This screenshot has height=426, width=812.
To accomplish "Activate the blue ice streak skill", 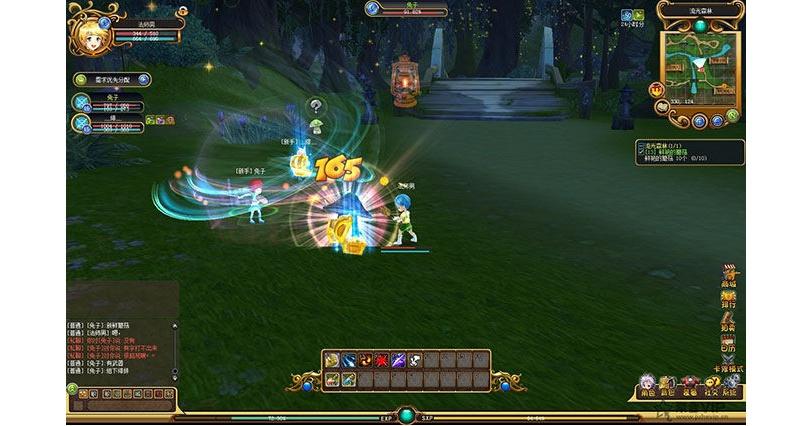I will (x=347, y=361).
